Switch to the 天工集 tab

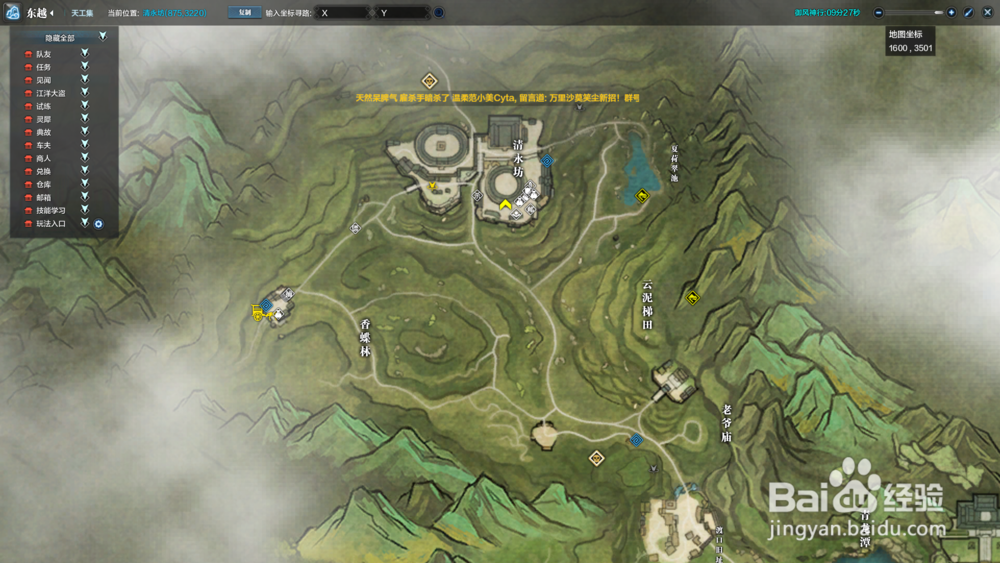pos(82,13)
